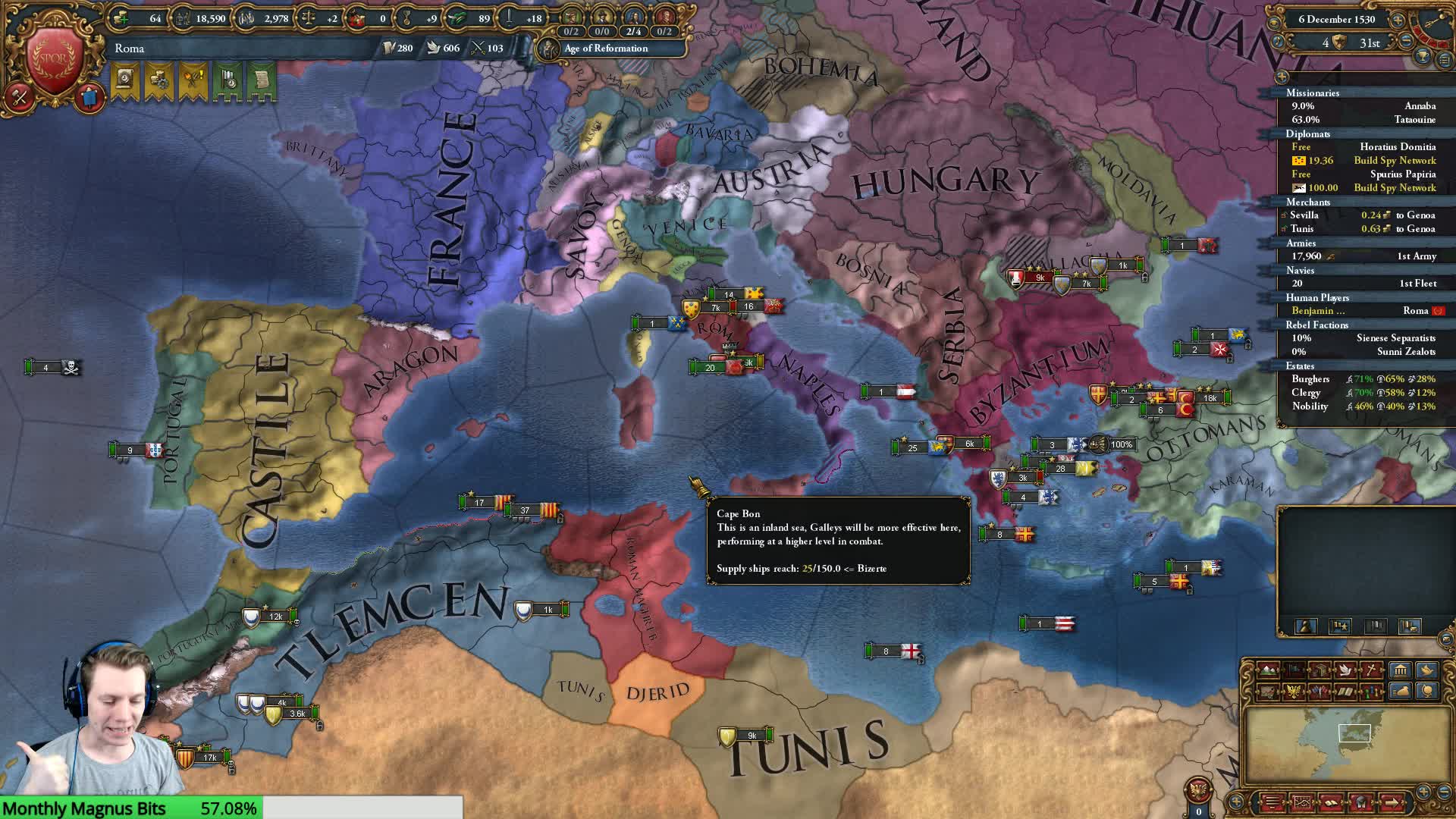Switch to the imperial eagle map mode
The image size is (1456, 819).
pos(1294,692)
